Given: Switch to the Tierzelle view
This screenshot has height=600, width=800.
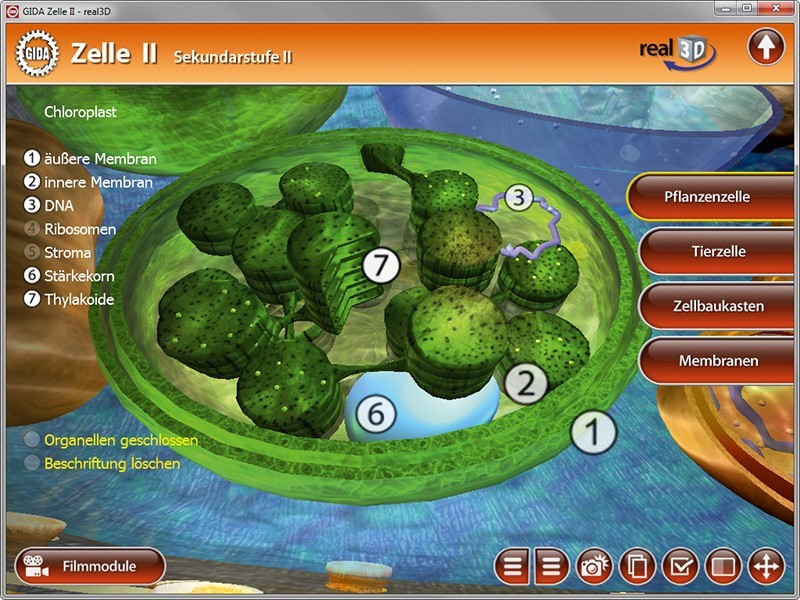Looking at the screenshot, I should pyautogui.click(x=718, y=251).
